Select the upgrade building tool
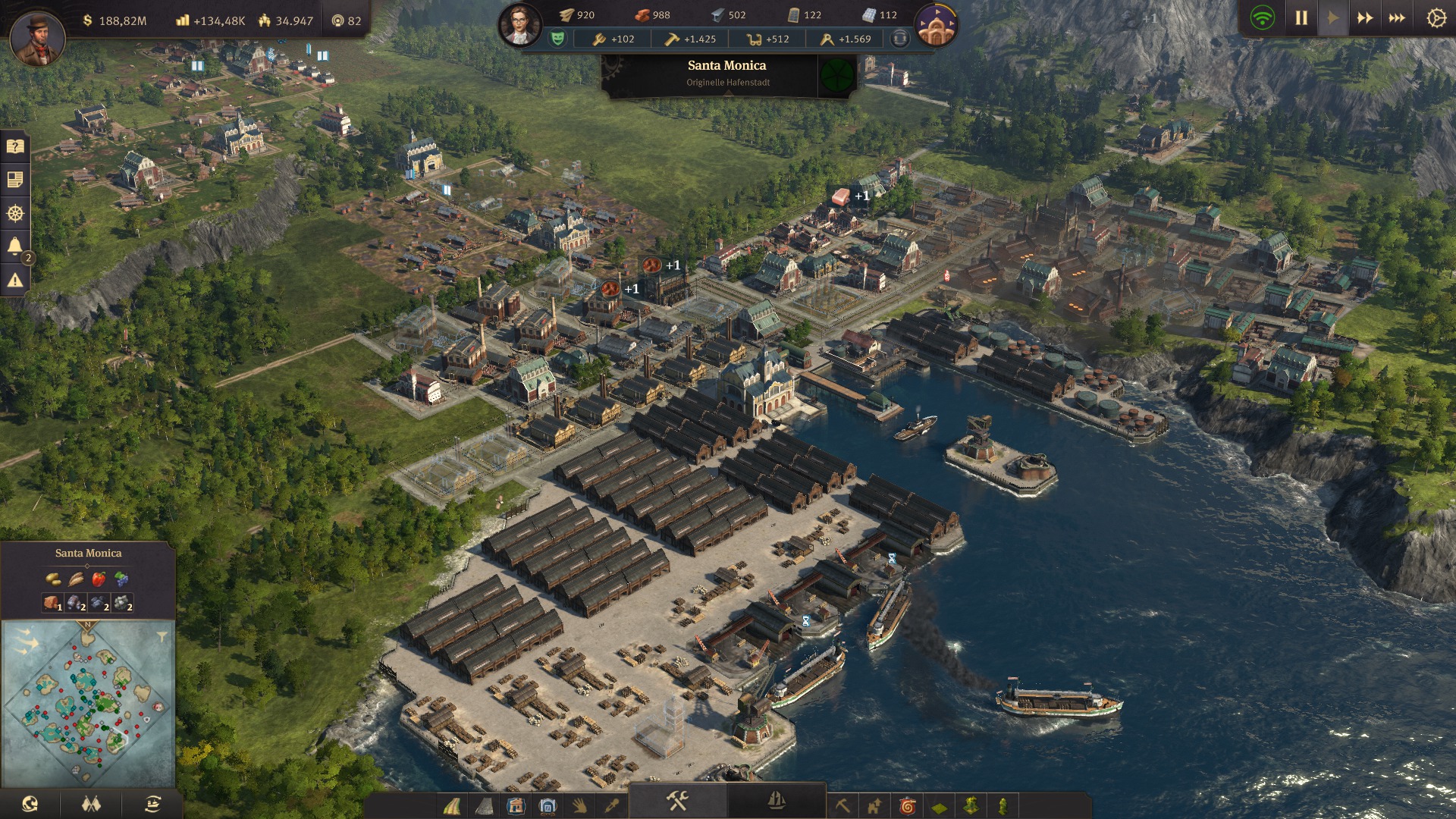The height and width of the screenshot is (819, 1456). click(874, 805)
